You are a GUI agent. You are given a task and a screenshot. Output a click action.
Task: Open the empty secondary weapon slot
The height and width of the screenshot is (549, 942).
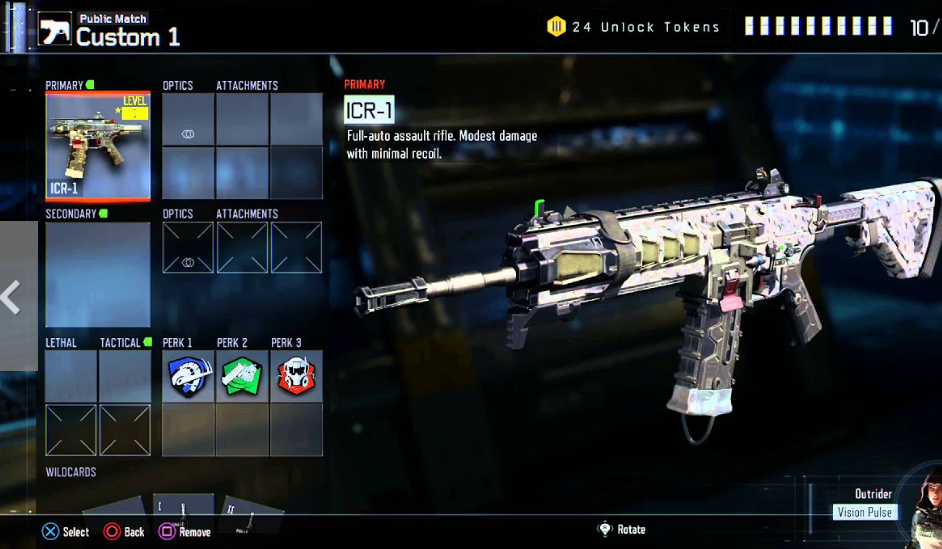pos(98,274)
